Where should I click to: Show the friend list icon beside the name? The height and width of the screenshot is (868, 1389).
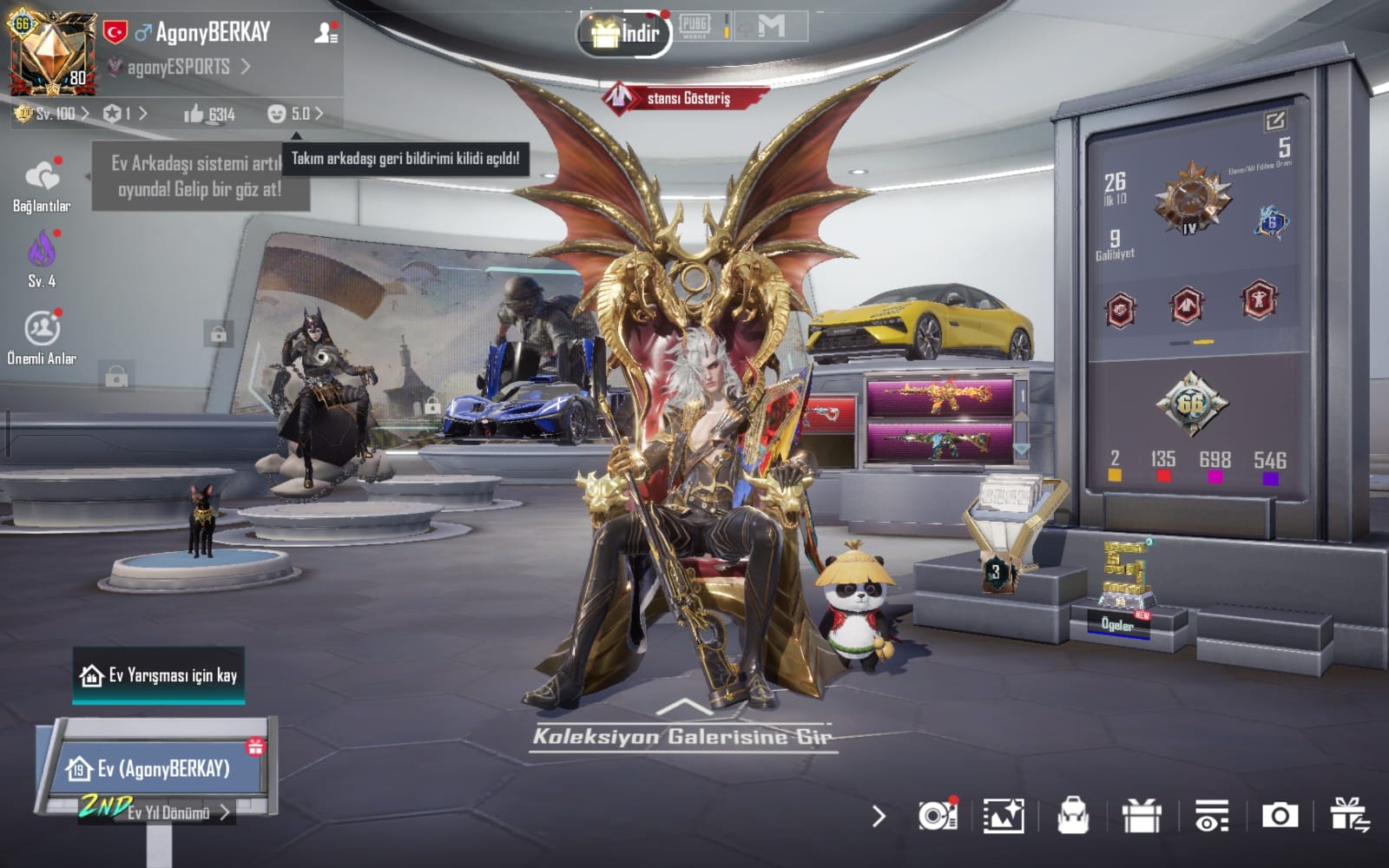click(x=326, y=33)
